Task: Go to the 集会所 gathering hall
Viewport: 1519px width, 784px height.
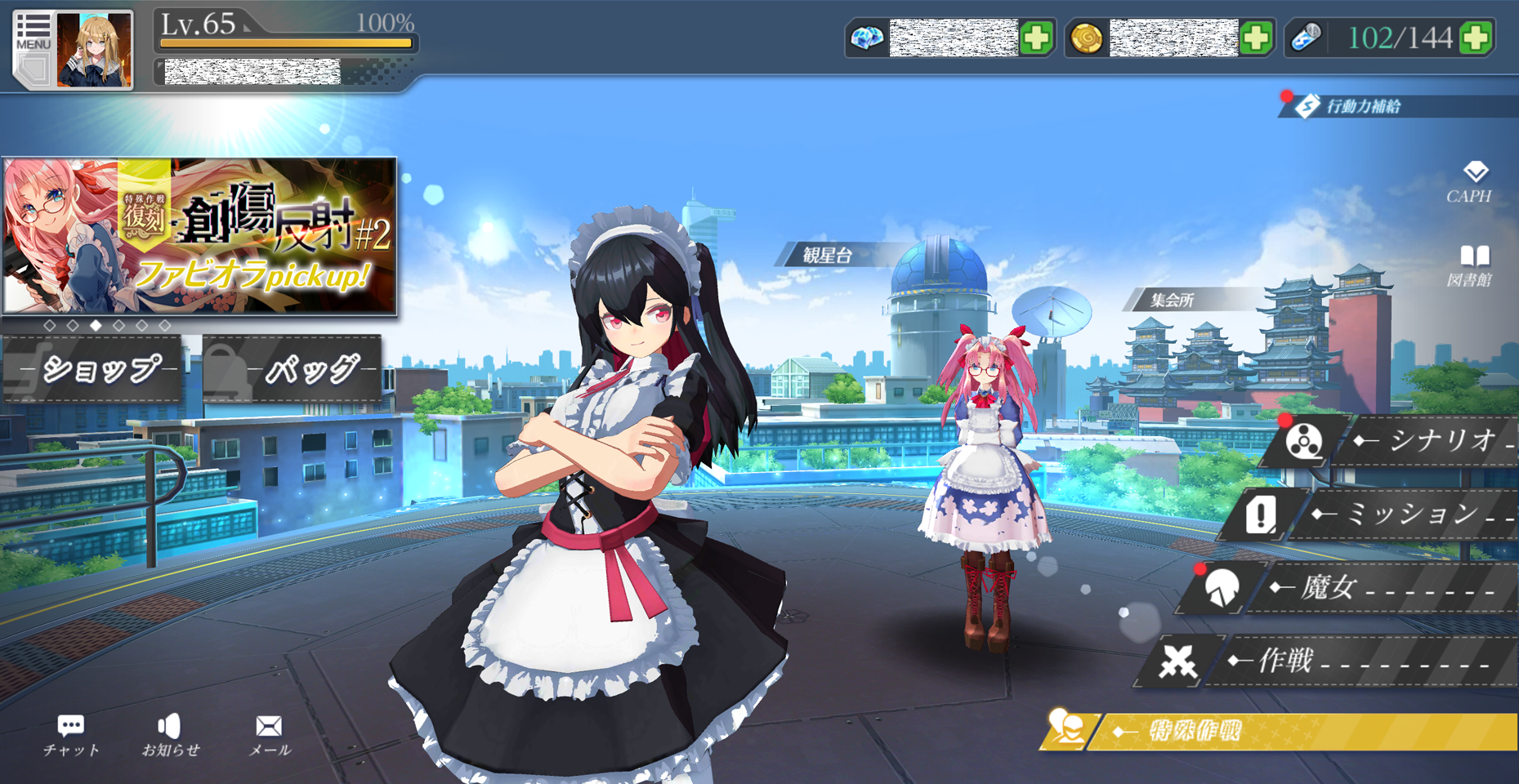Action: (1172, 300)
